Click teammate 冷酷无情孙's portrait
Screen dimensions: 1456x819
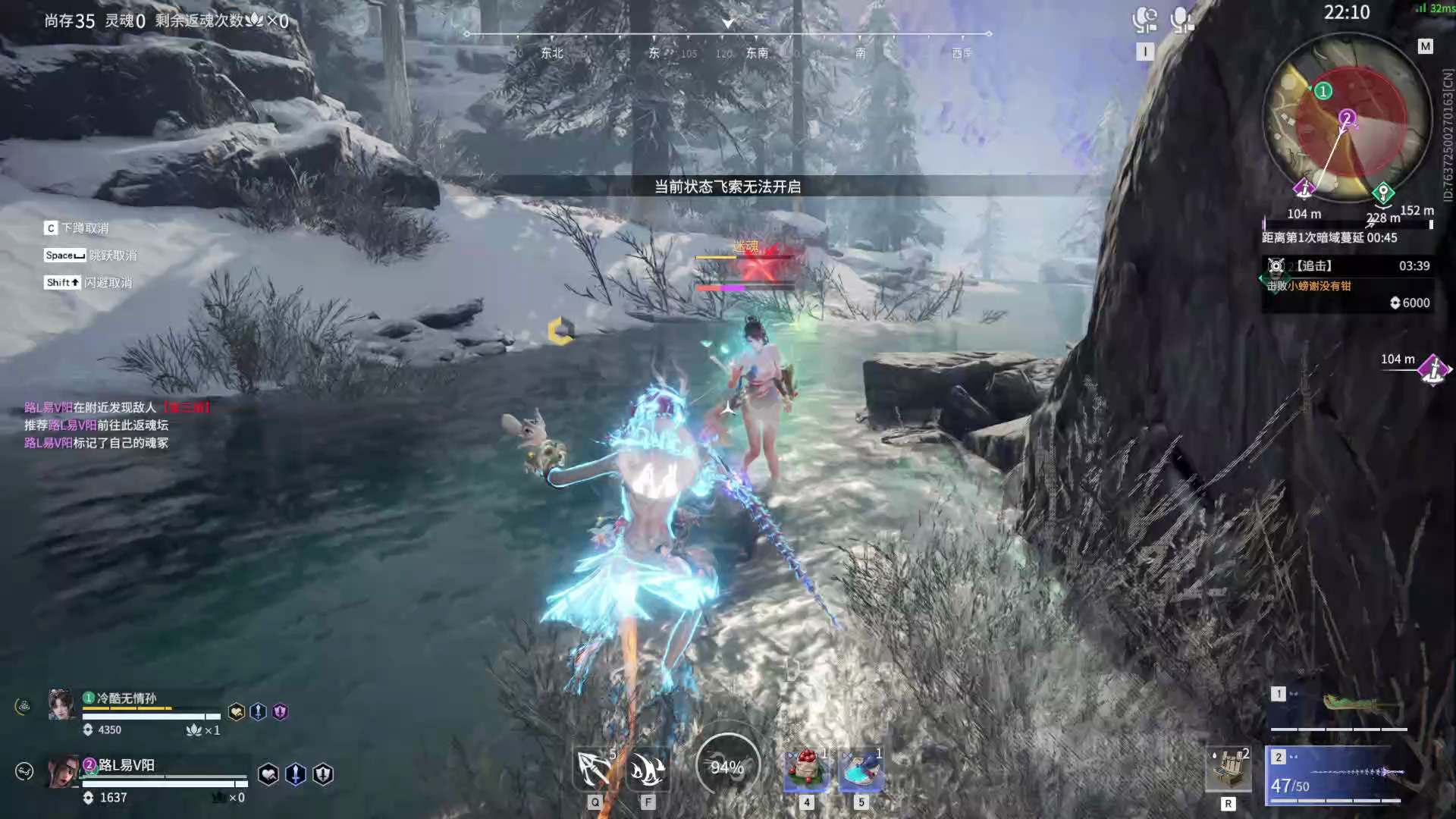click(61, 704)
